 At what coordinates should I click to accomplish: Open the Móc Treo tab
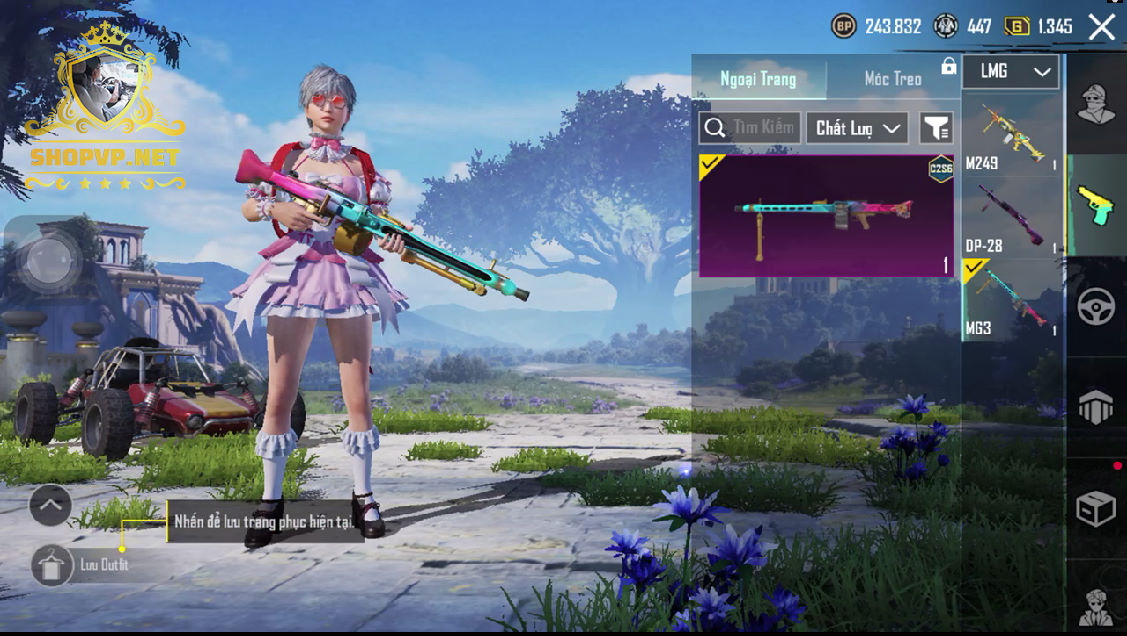(893, 78)
